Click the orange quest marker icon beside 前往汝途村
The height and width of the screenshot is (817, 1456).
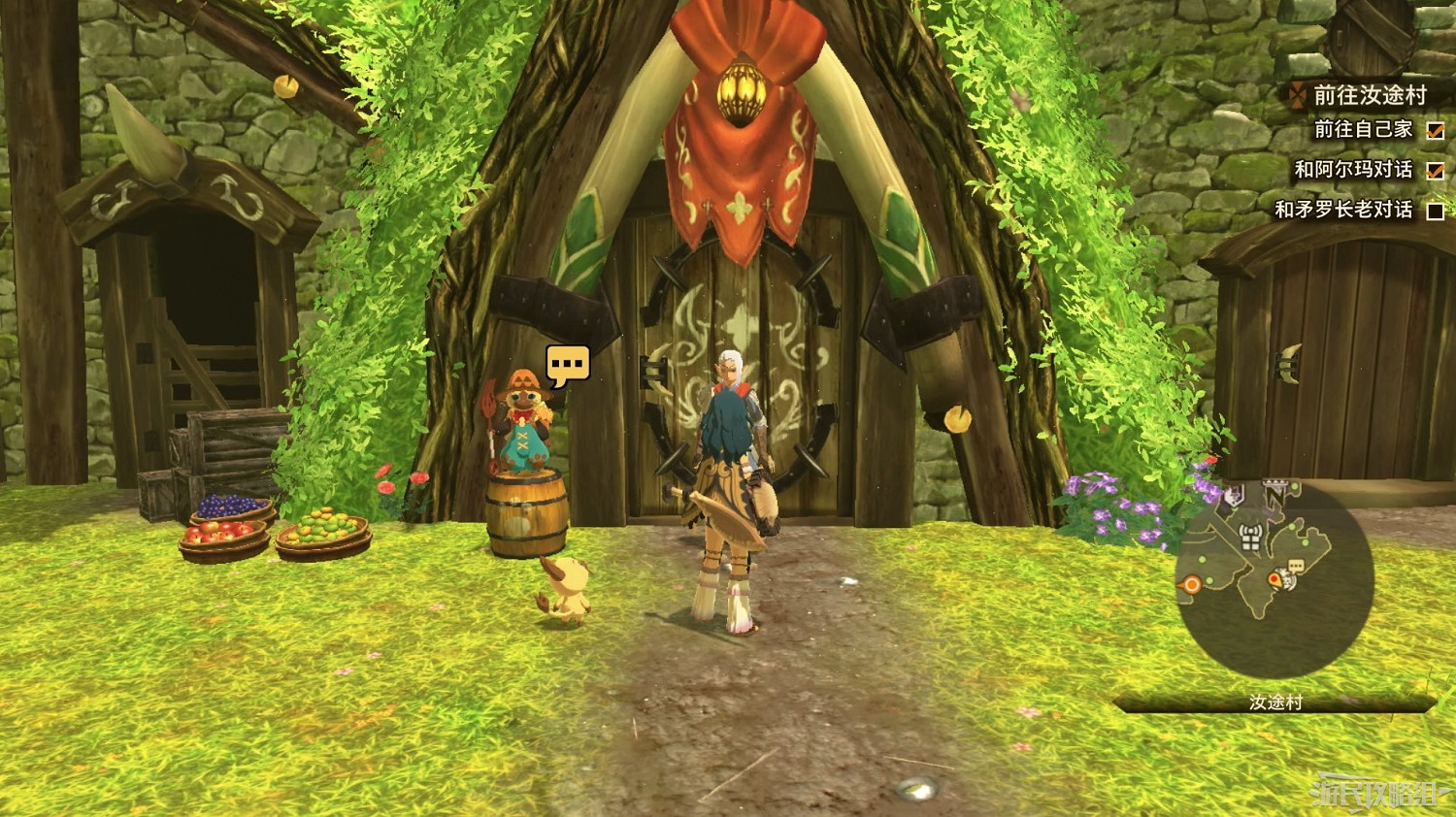(x=1297, y=95)
